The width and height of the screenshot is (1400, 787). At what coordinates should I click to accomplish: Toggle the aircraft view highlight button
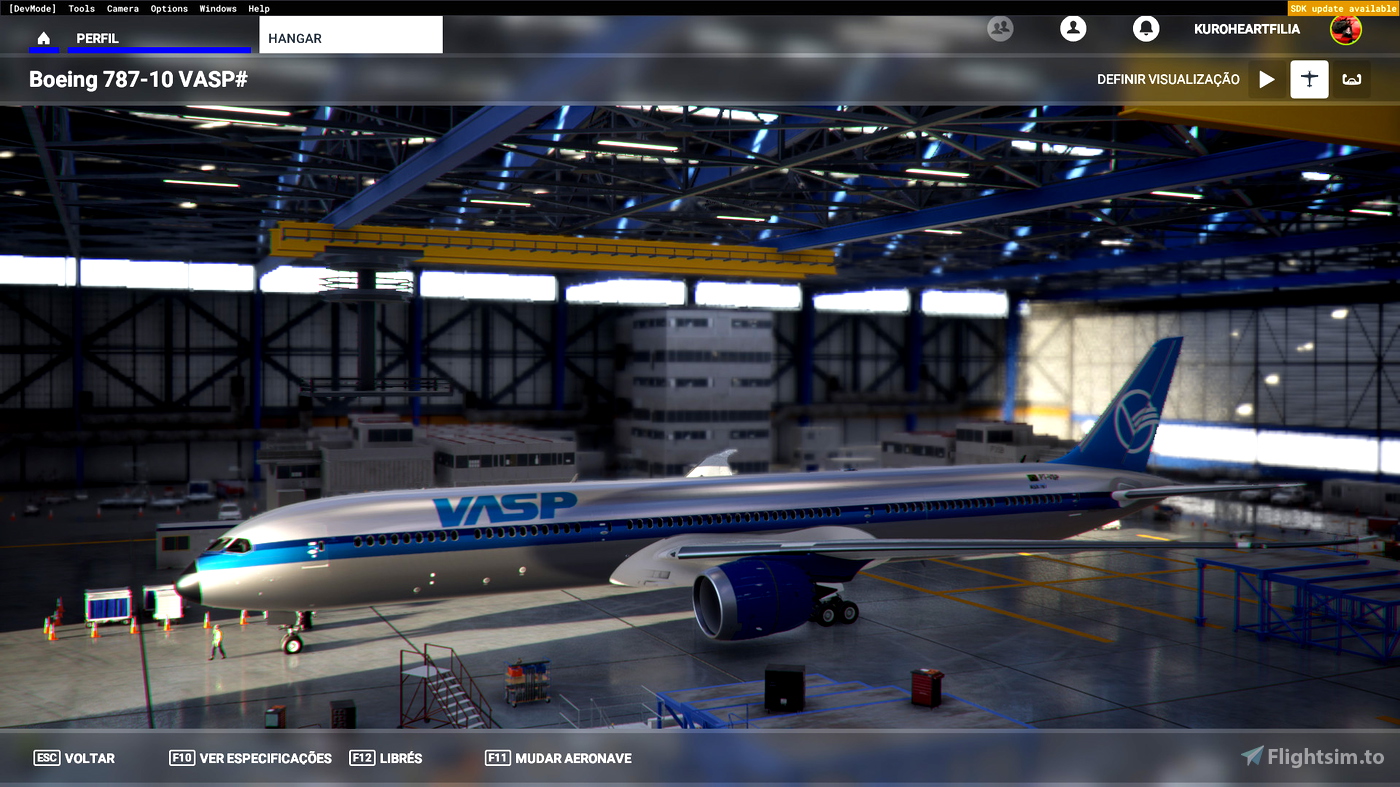point(1309,79)
